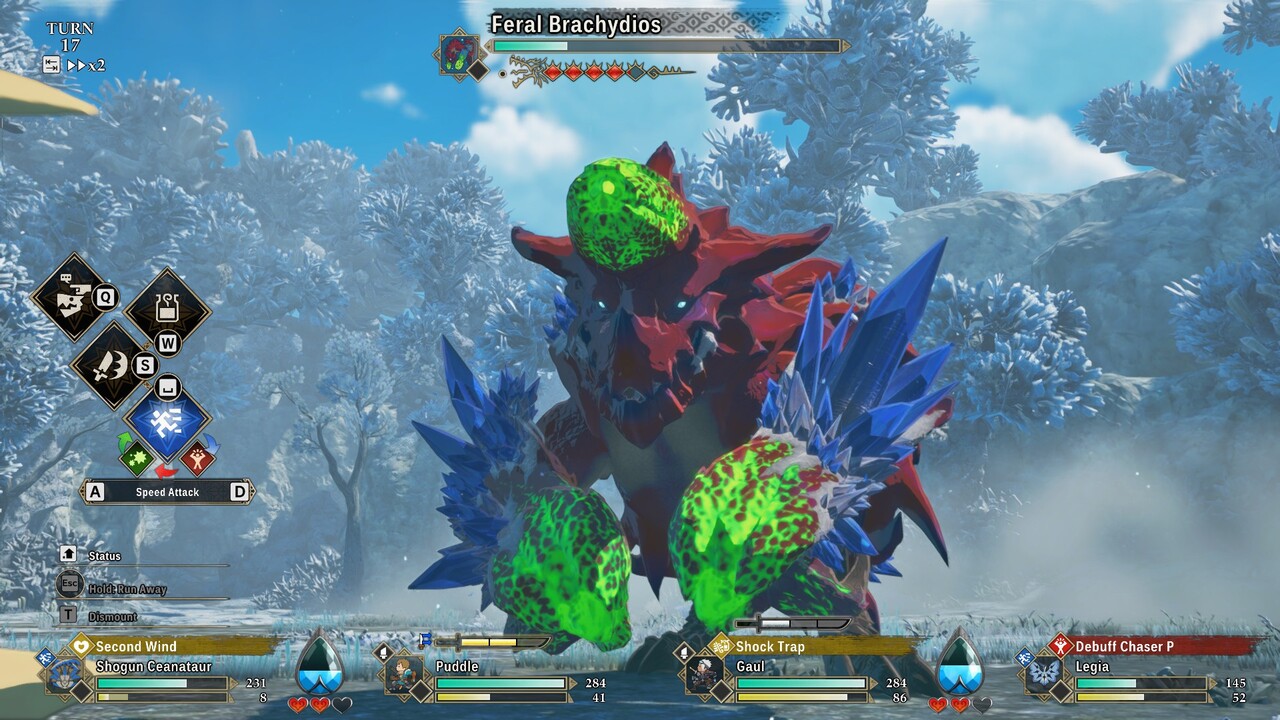Choose the Dismount option

[112, 617]
